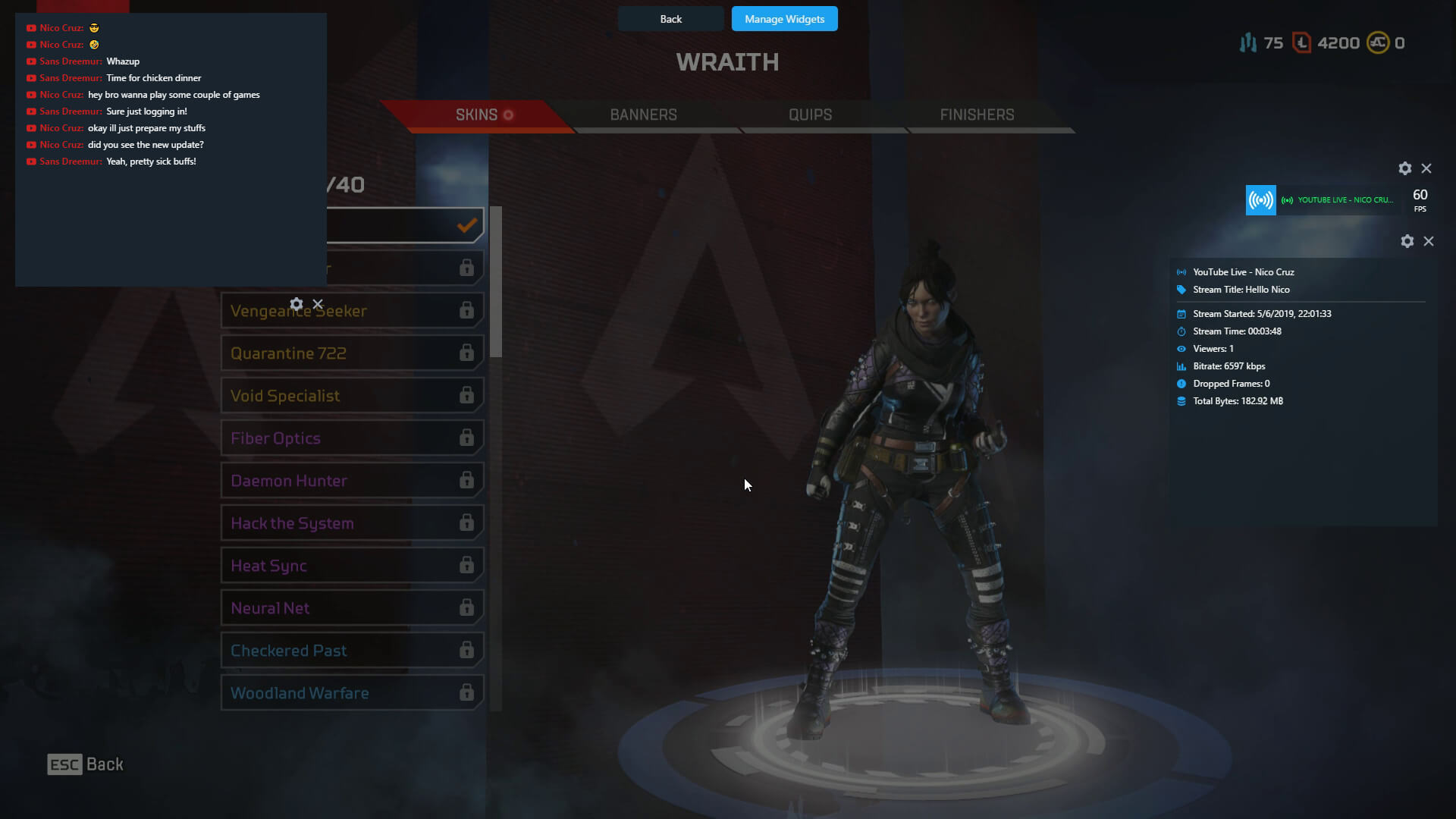Select the Vengeance Seeker skin
Viewport: 1456px width, 819px height.
tap(379, 311)
